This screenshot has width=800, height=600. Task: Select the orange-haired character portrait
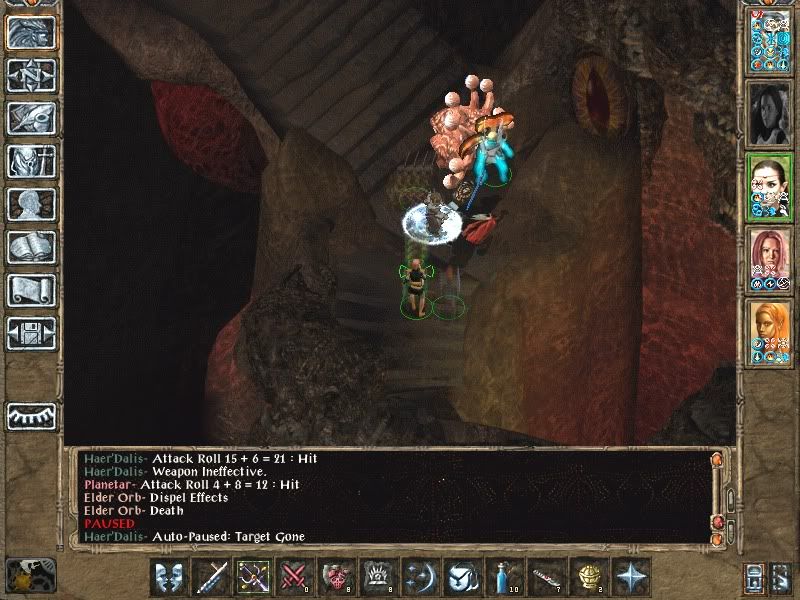[770, 334]
